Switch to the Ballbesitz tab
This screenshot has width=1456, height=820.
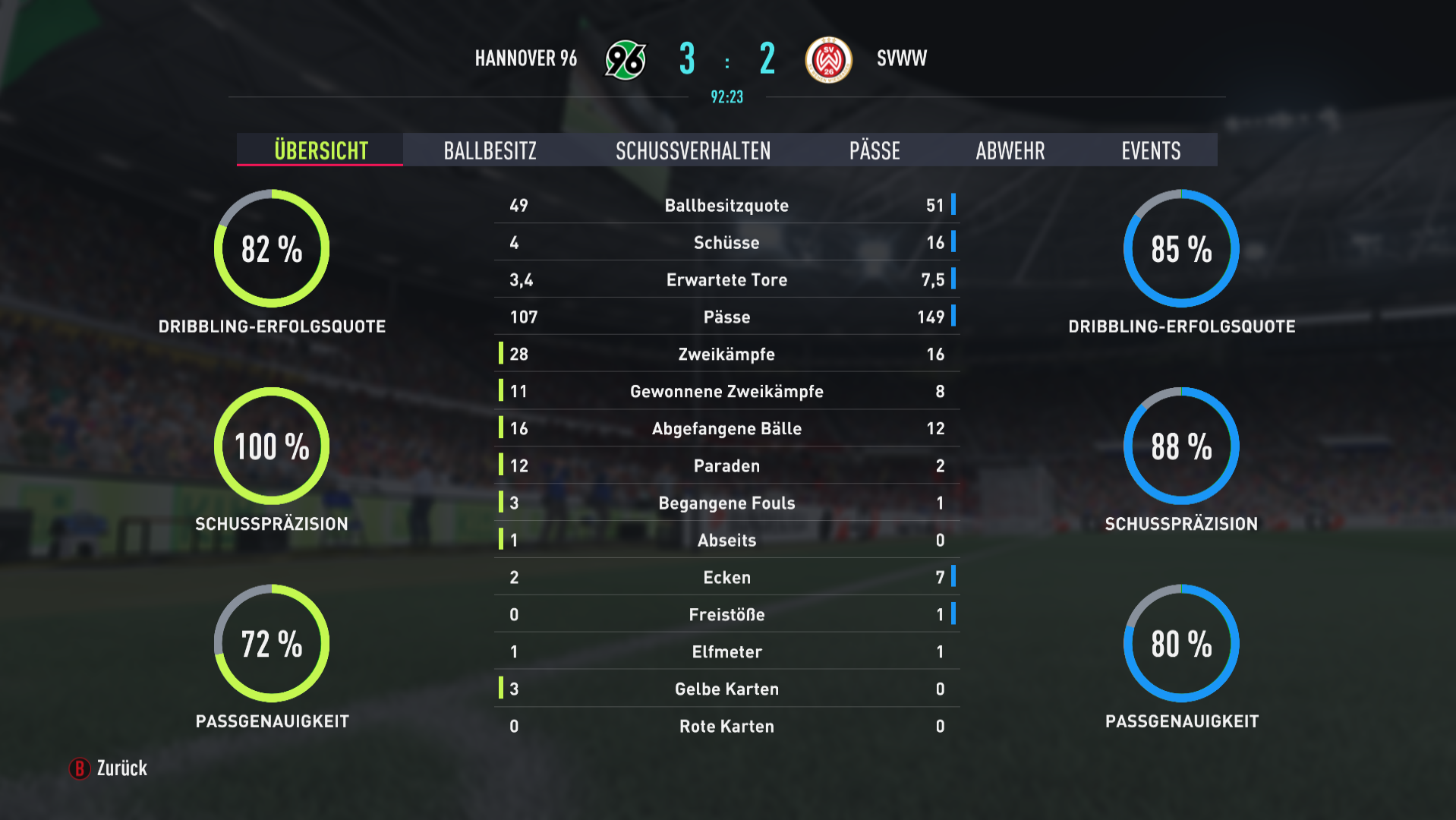490,150
